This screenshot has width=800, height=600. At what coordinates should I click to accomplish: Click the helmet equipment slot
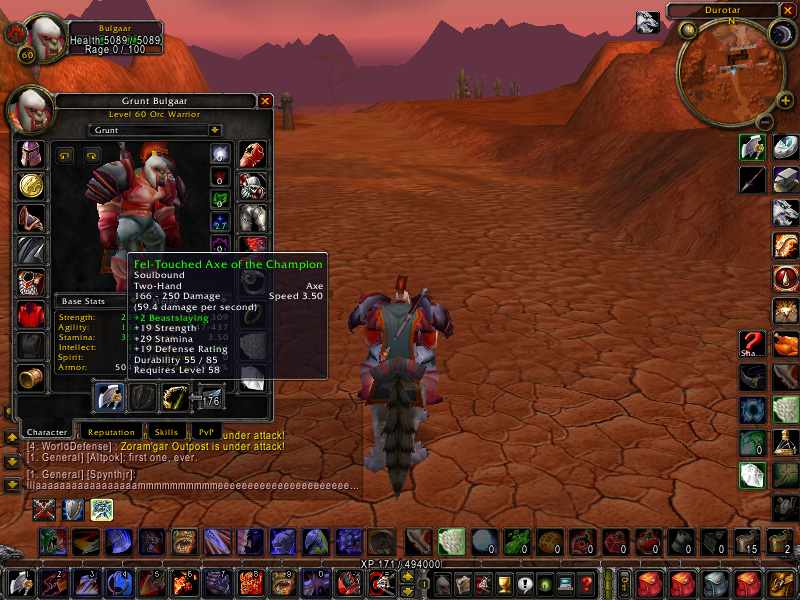click(31, 154)
